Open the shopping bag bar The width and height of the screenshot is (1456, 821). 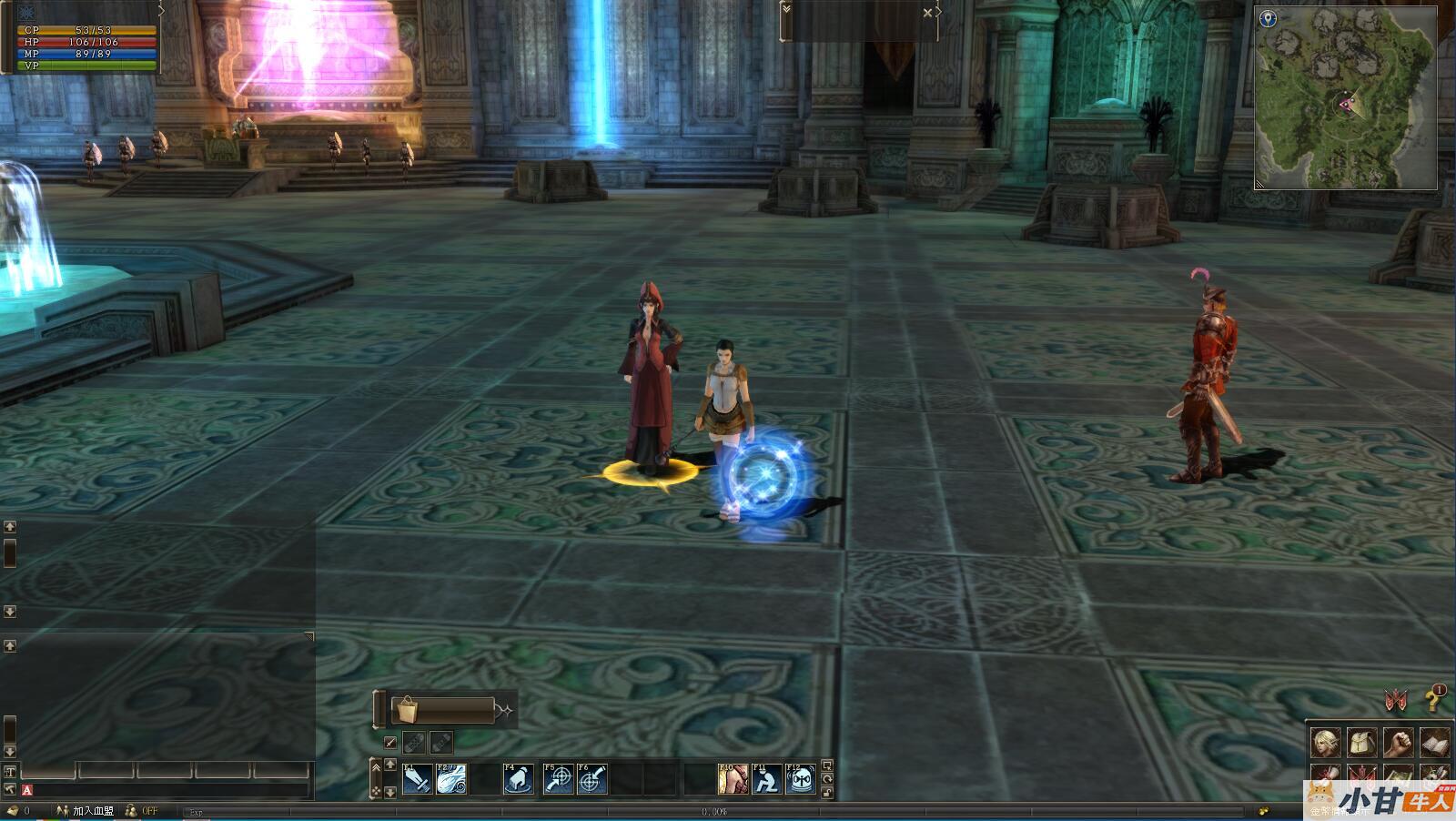click(442, 710)
